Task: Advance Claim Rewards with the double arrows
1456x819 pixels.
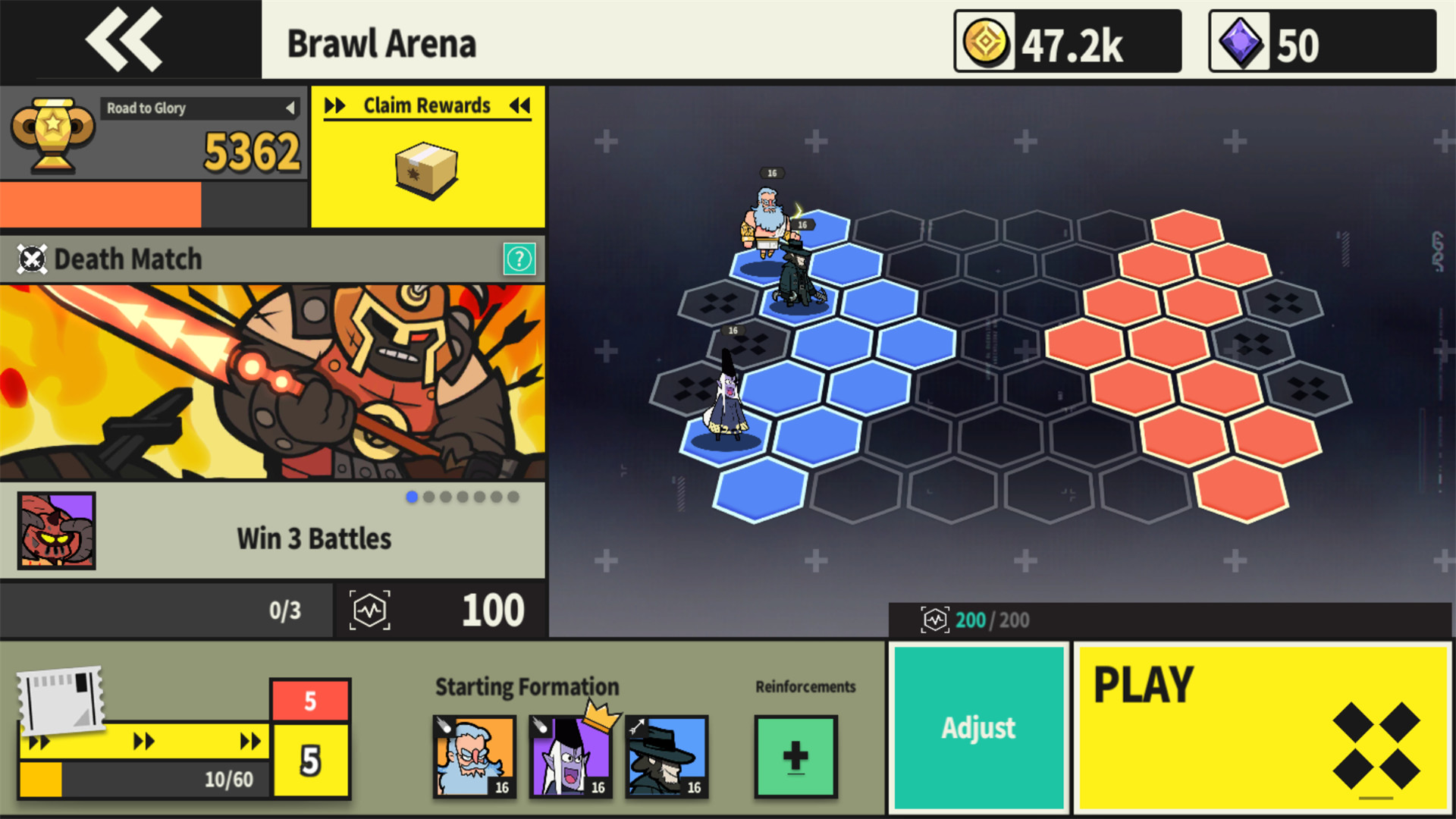Action: tap(334, 106)
